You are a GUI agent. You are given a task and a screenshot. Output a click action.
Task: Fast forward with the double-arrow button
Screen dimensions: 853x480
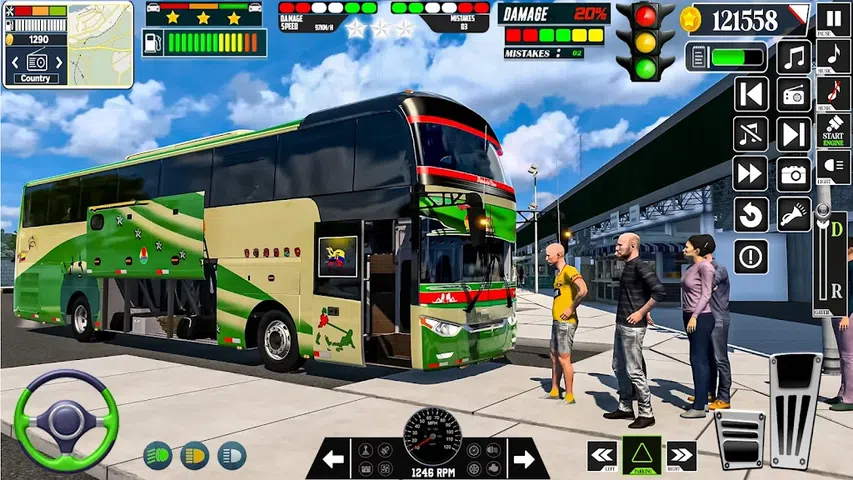(x=751, y=173)
